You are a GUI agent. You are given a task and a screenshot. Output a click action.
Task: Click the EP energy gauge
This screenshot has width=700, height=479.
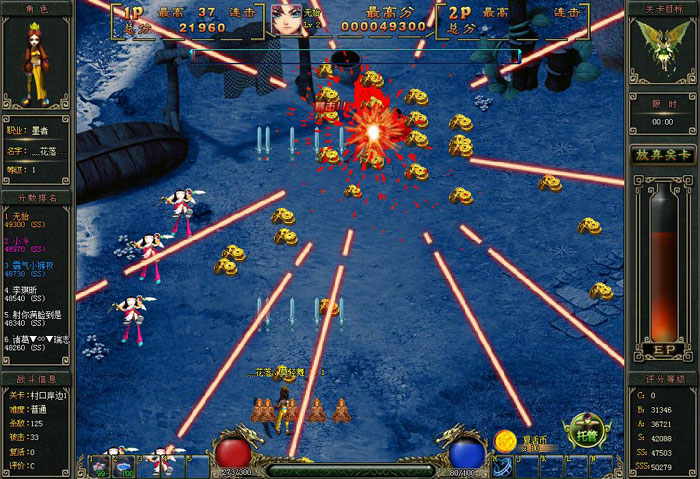[x=662, y=270]
